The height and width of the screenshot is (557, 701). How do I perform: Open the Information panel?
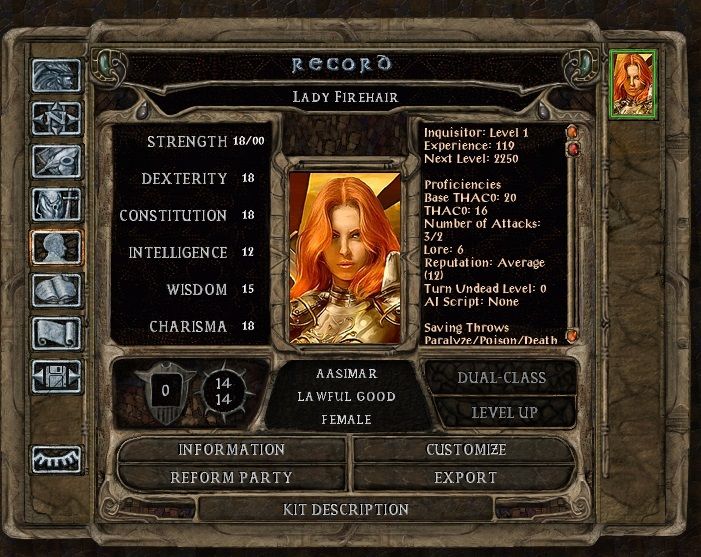click(232, 450)
